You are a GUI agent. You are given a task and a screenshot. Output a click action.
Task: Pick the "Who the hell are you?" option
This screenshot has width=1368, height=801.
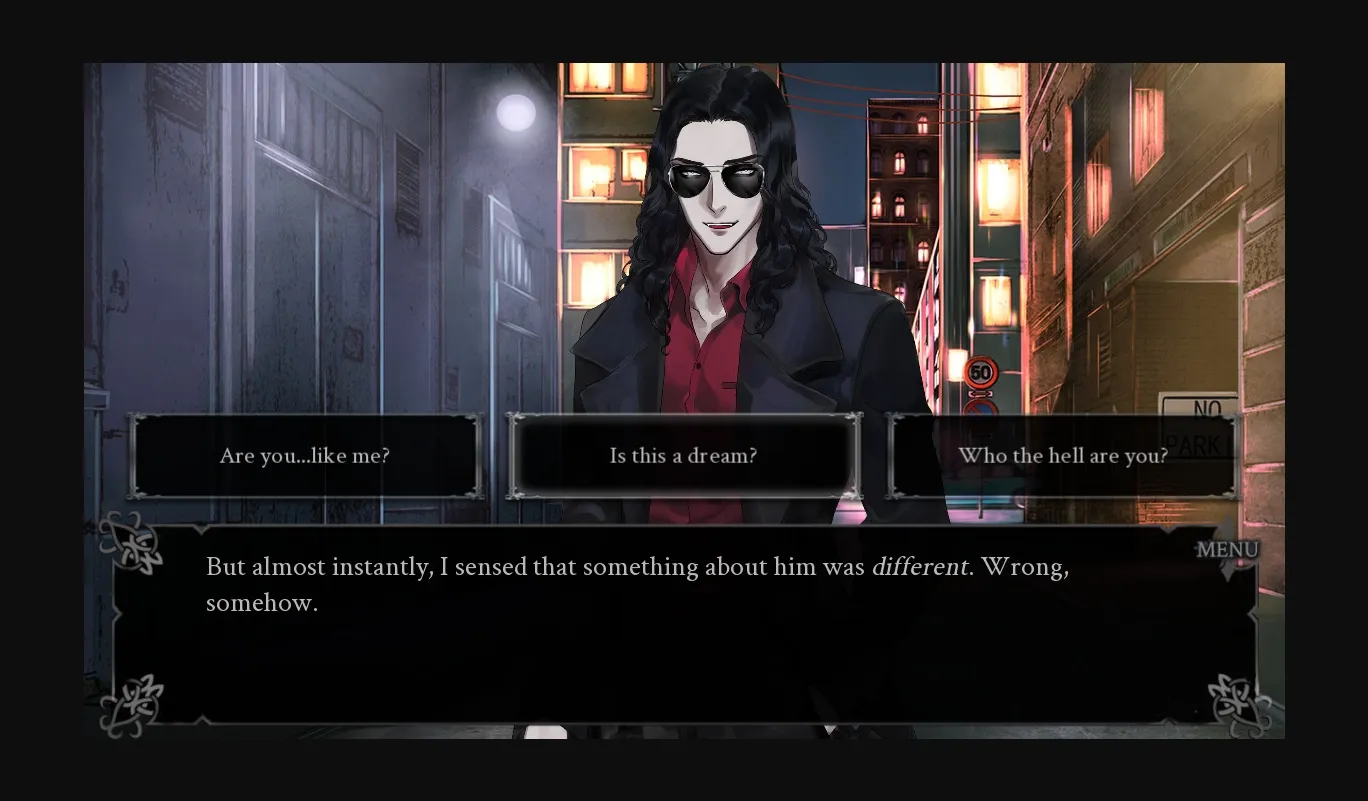point(1064,456)
